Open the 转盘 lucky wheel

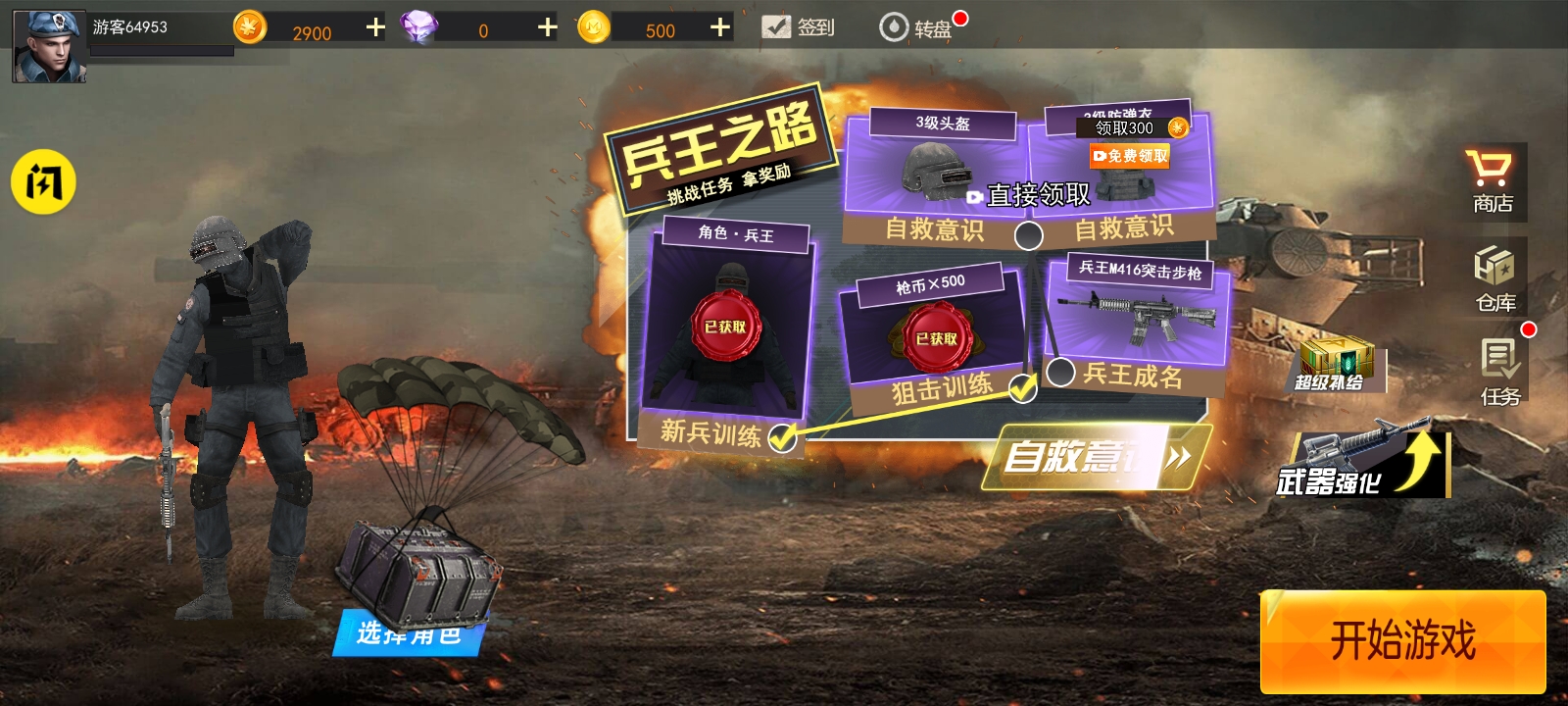tap(916, 27)
